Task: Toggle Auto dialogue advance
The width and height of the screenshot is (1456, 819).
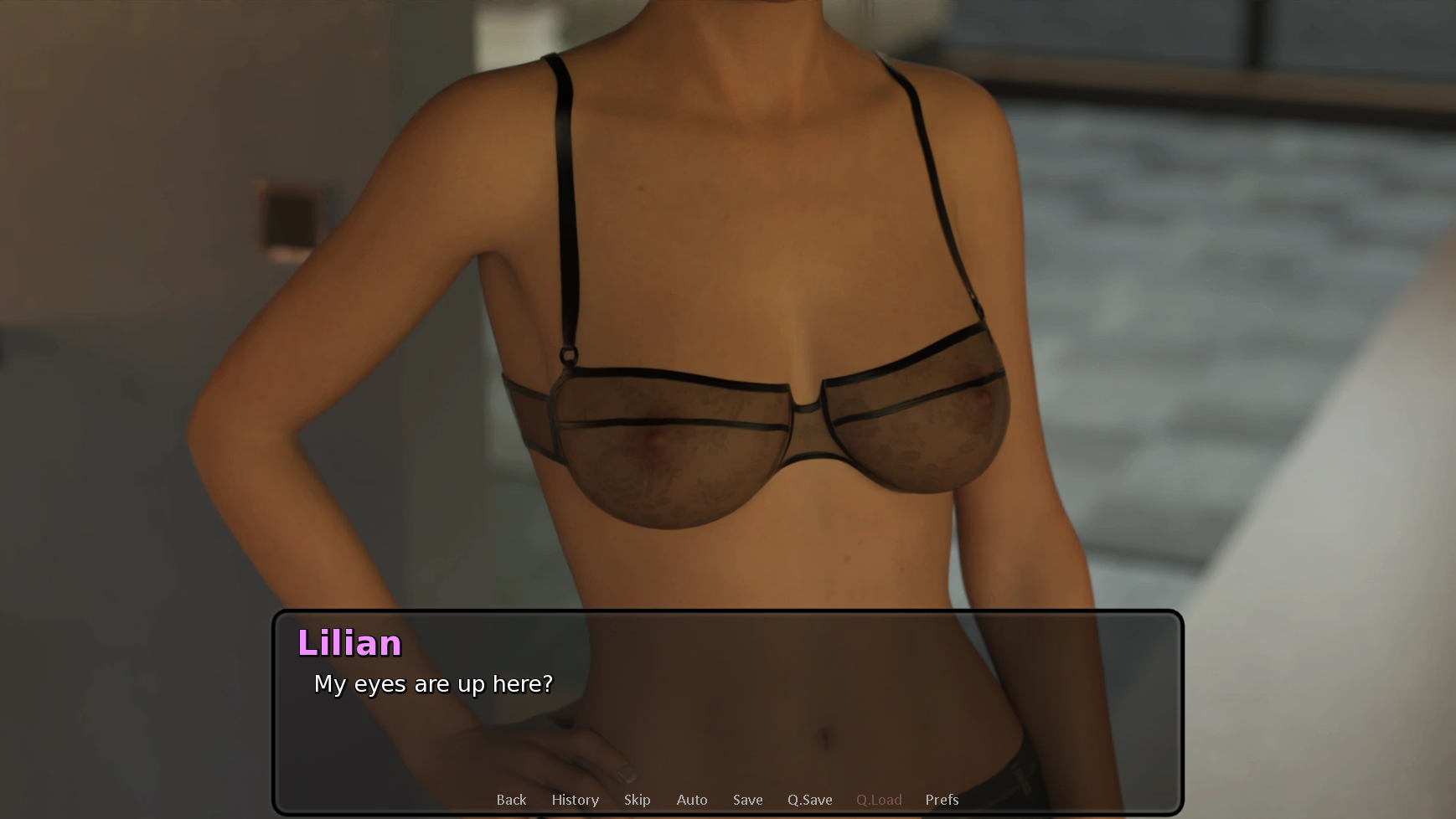Action: coord(692,800)
